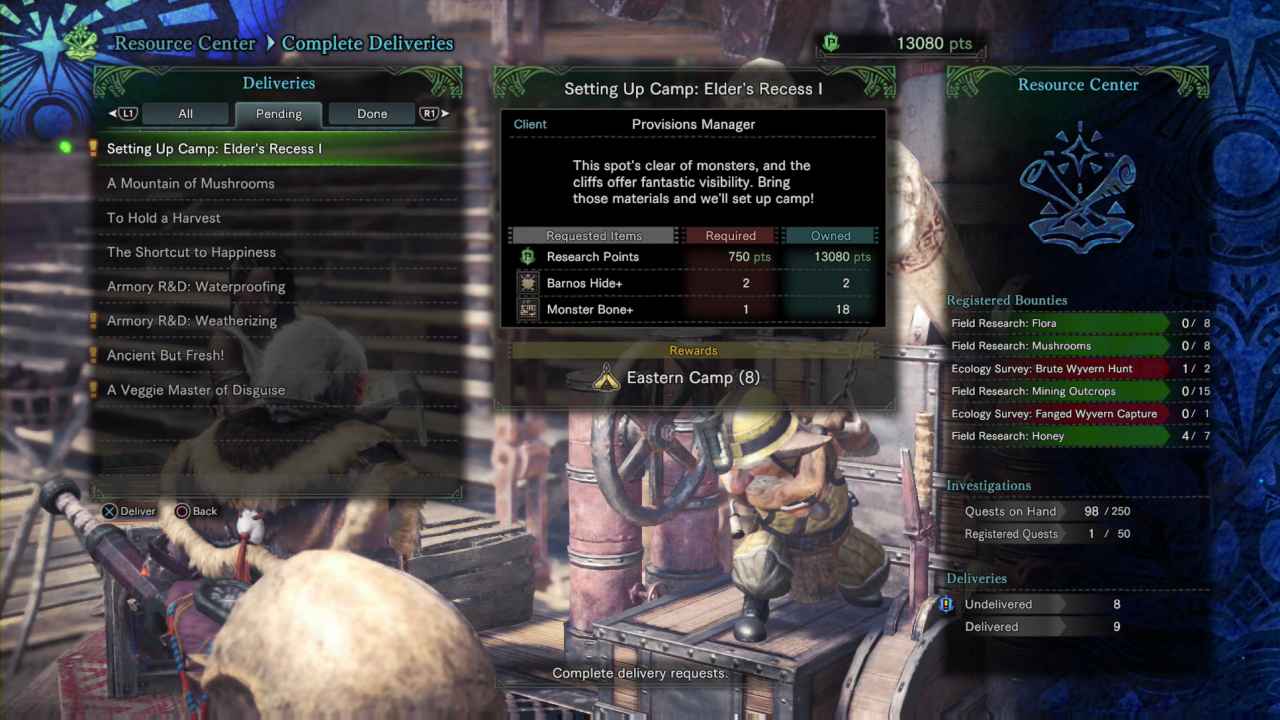This screenshot has height=720, width=1280.
Task: Switch to the All deliveries tab
Action: tap(185, 113)
